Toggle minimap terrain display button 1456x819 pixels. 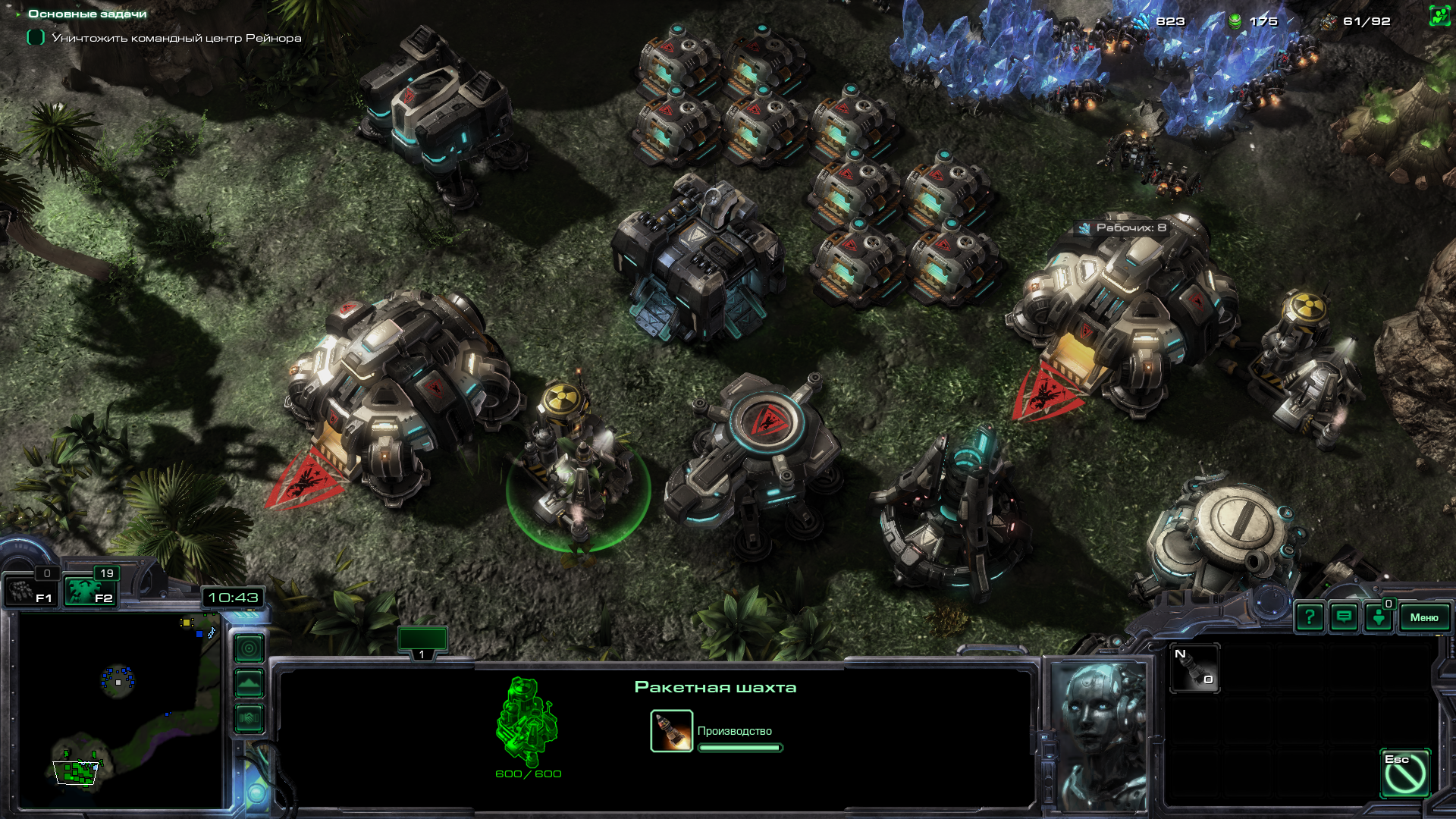(x=249, y=683)
